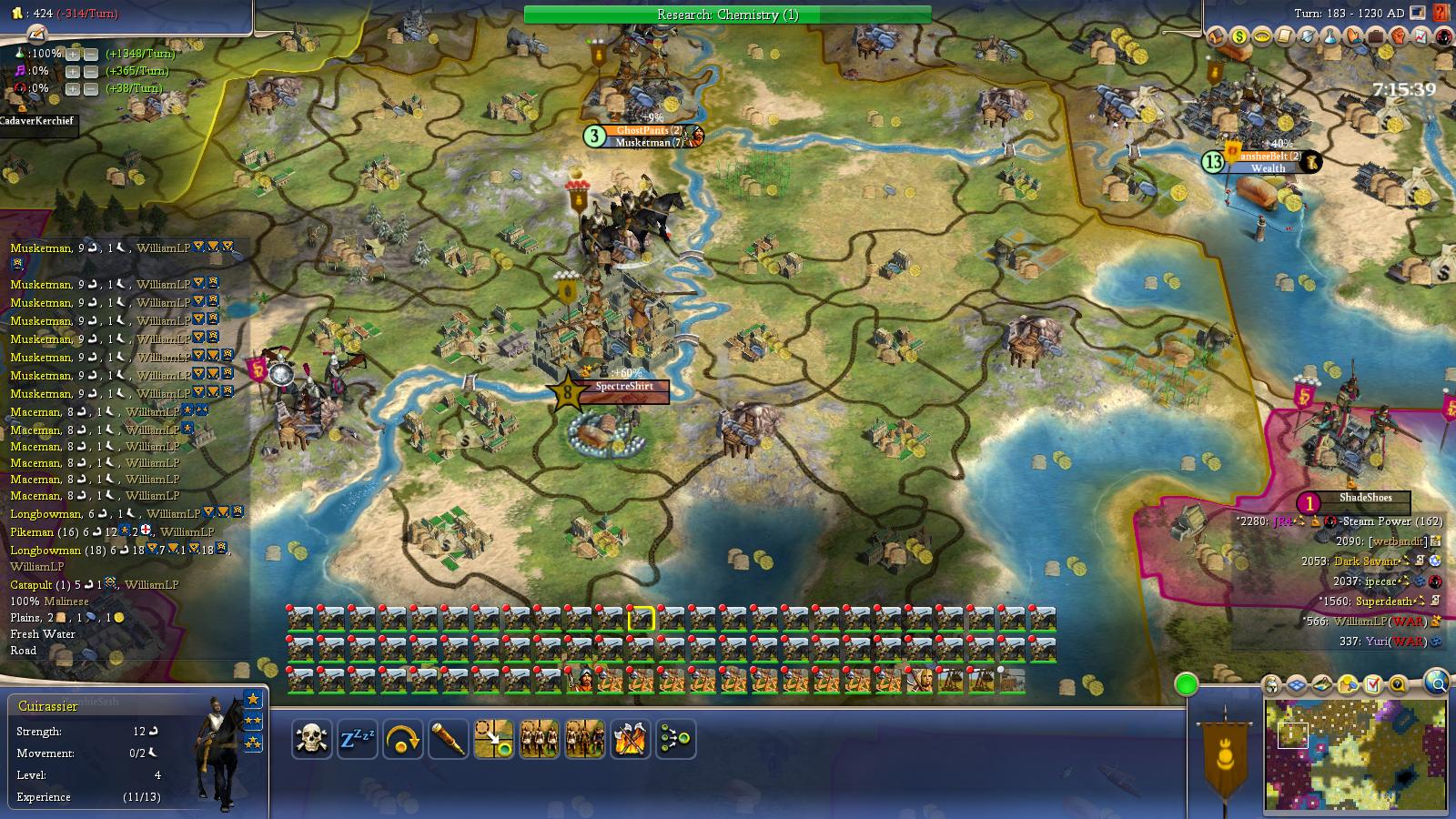Delete the Cuirassier using the skull icon
This screenshot has width=1456, height=819.
click(310, 740)
